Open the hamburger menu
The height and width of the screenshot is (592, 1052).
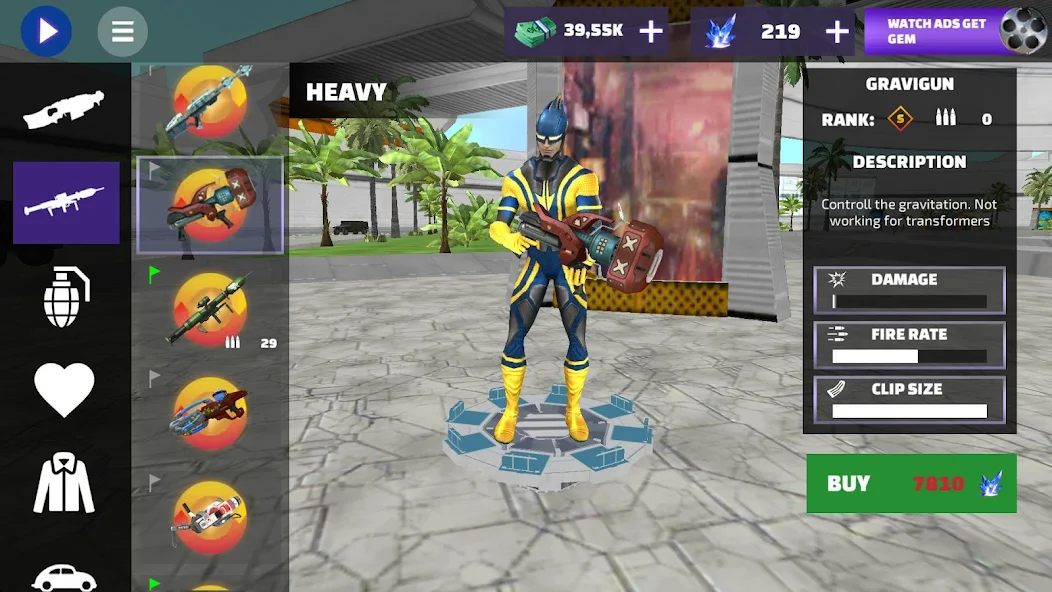point(123,32)
